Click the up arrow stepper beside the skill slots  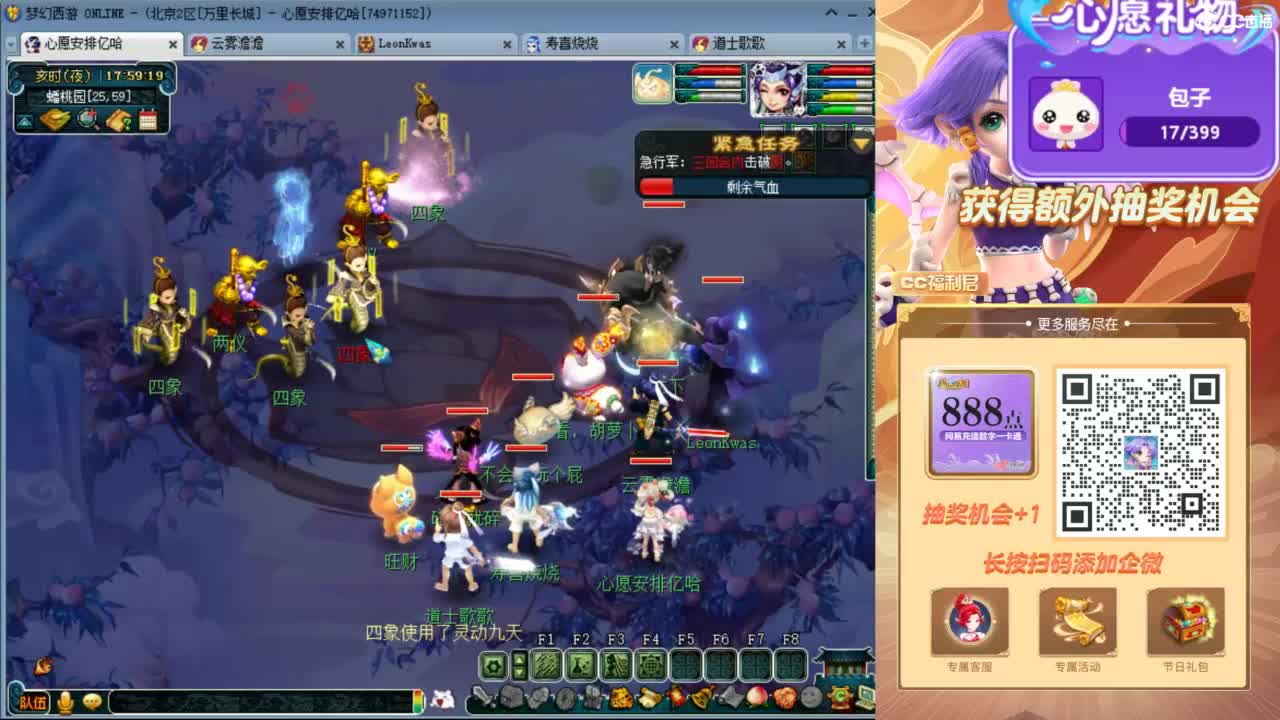tap(520, 659)
